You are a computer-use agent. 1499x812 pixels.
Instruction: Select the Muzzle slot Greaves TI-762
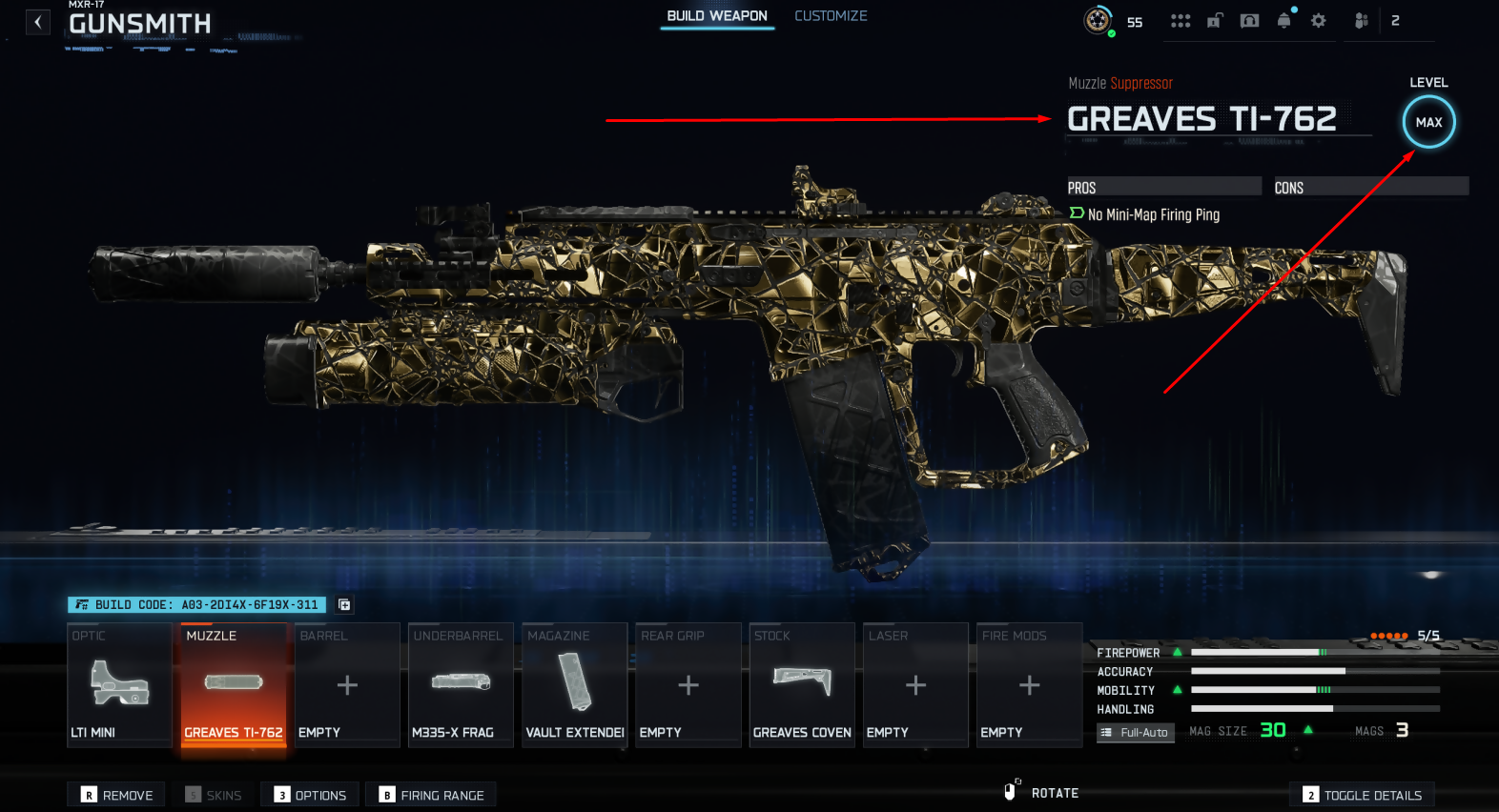(x=234, y=684)
